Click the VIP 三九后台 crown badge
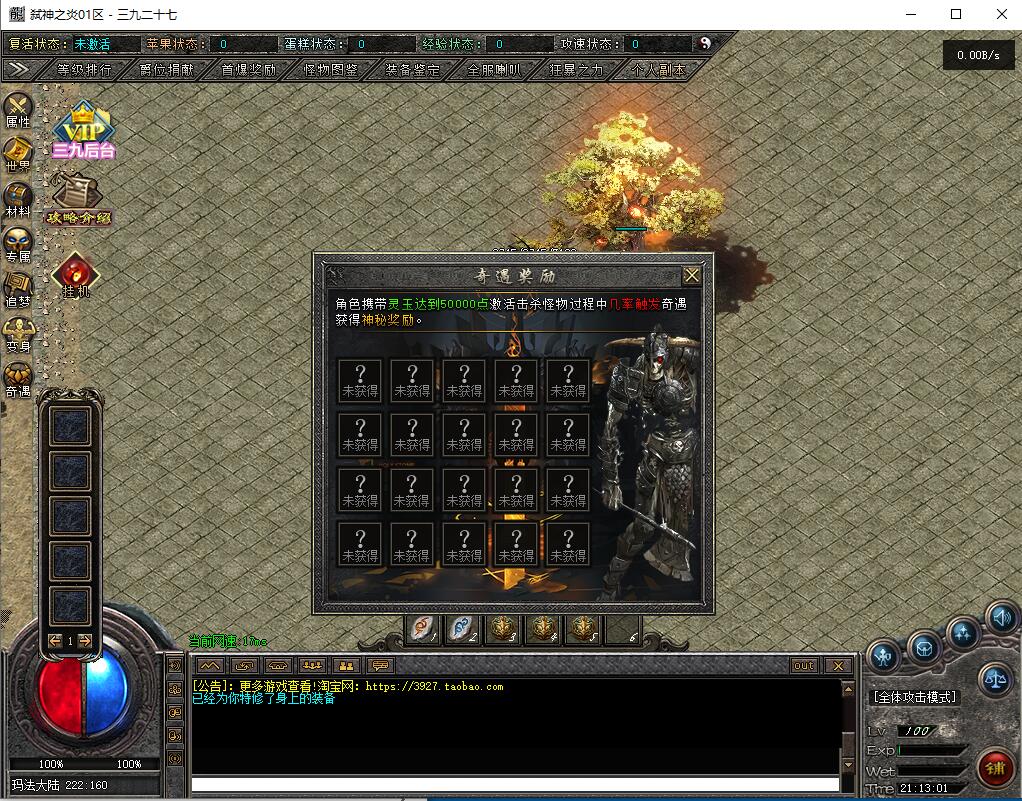Image resolution: width=1022 pixels, height=801 pixels. point(83,131)
